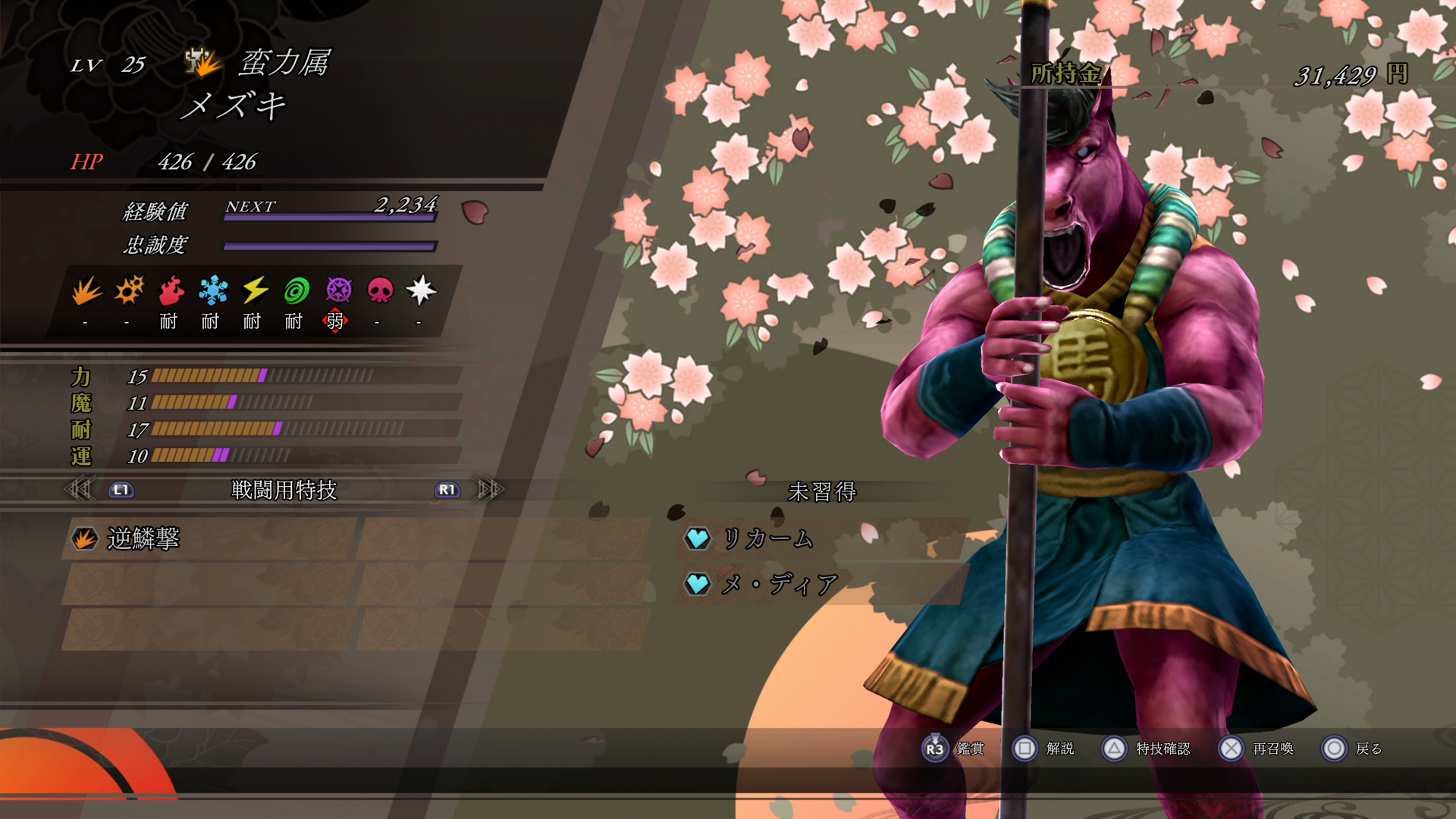This screenshot has width=1456, height=819.
Task: Open the 戦闘用特技 skill category tab
Action: pos(284,491)
